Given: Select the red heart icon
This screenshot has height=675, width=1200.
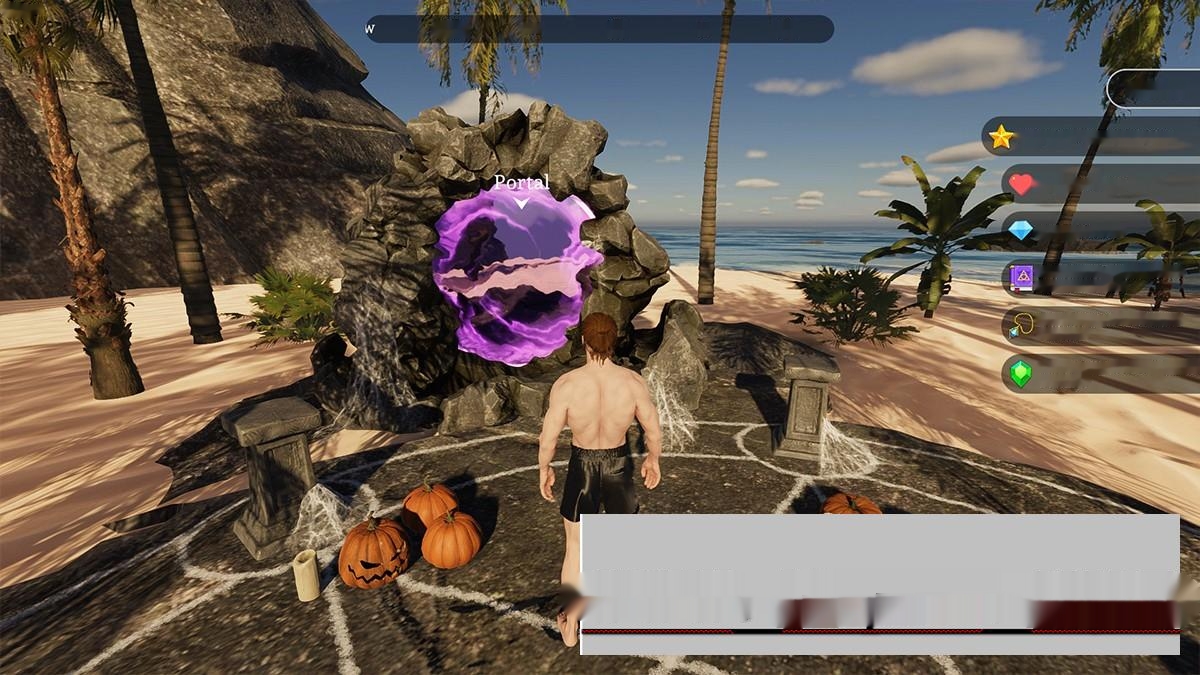Looking at the screenshot, I should pyautogui.click(x=1021, y=184).
